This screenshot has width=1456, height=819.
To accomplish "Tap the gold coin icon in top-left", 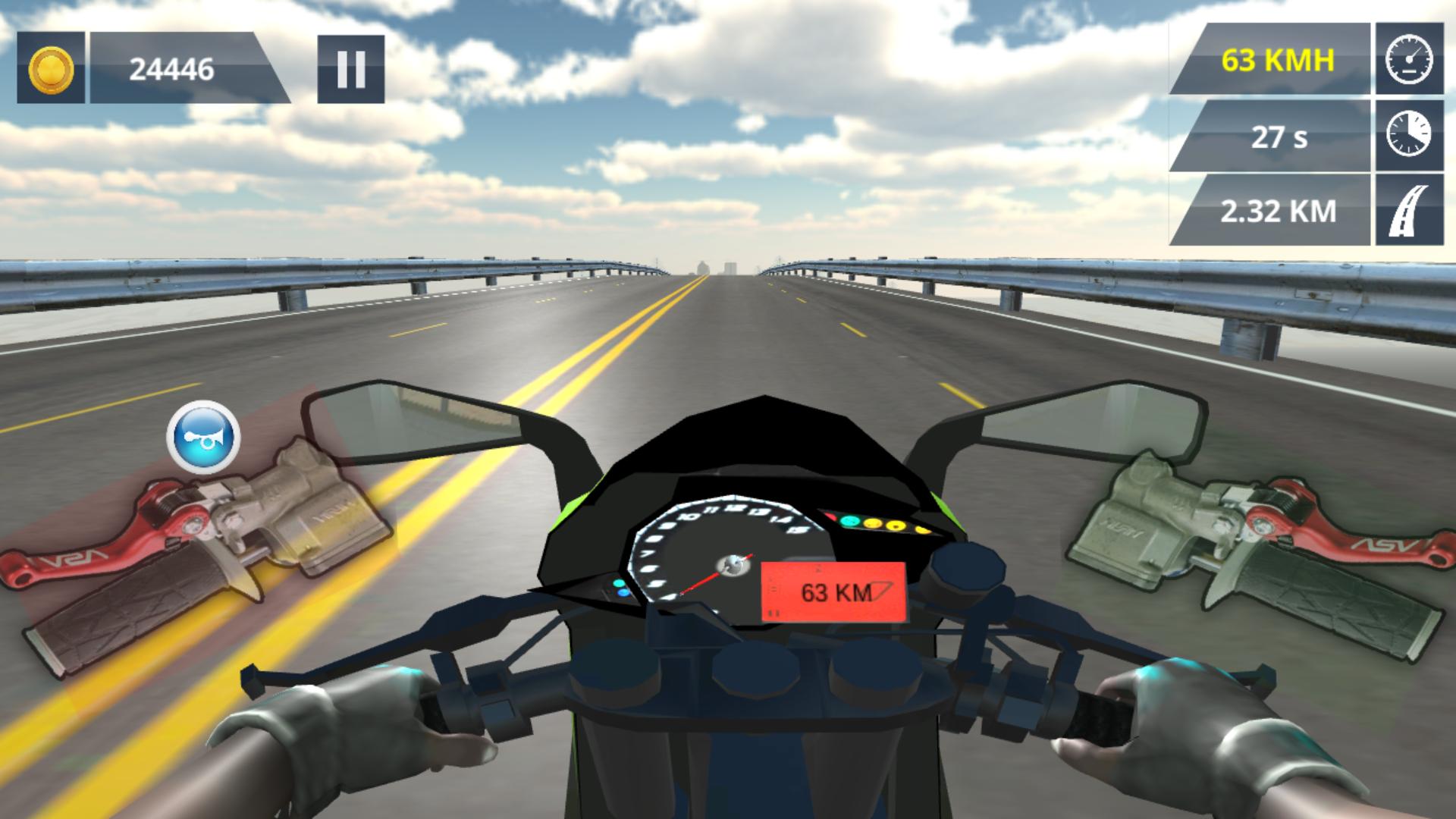I will [x=50, y=70].
